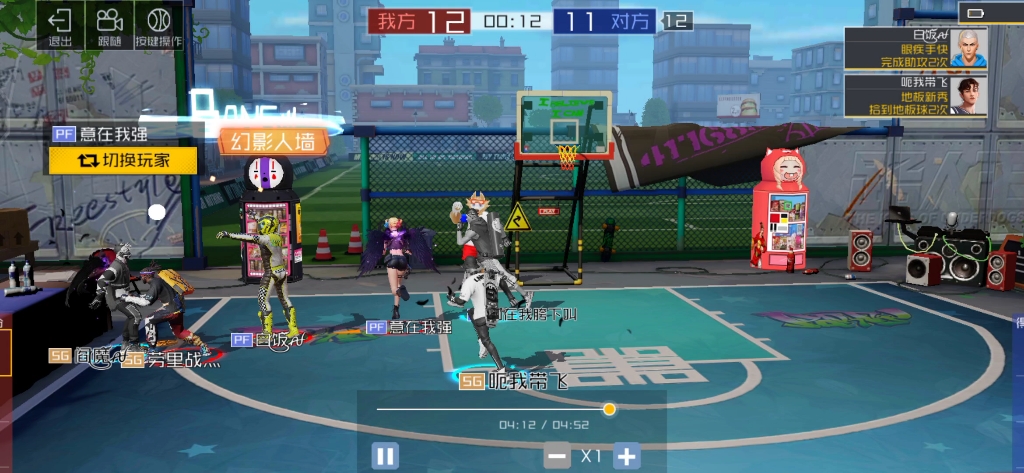Image resolution: width=1024 pixels, height=473 pixels.
Task: Decrease playback speed with the minus button
Action: (x=557, y=457)
